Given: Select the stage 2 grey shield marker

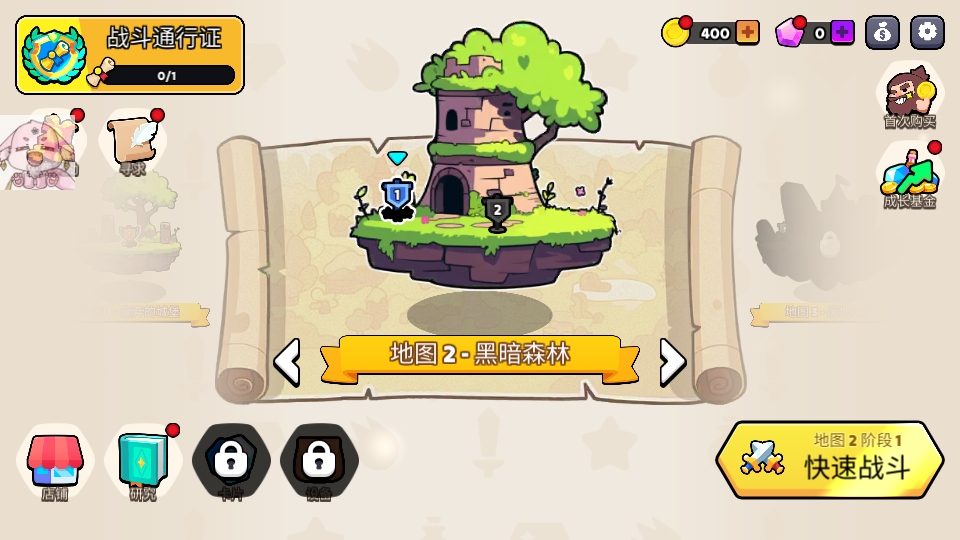Looking at the screenshot, I should (x=497, y=212).
